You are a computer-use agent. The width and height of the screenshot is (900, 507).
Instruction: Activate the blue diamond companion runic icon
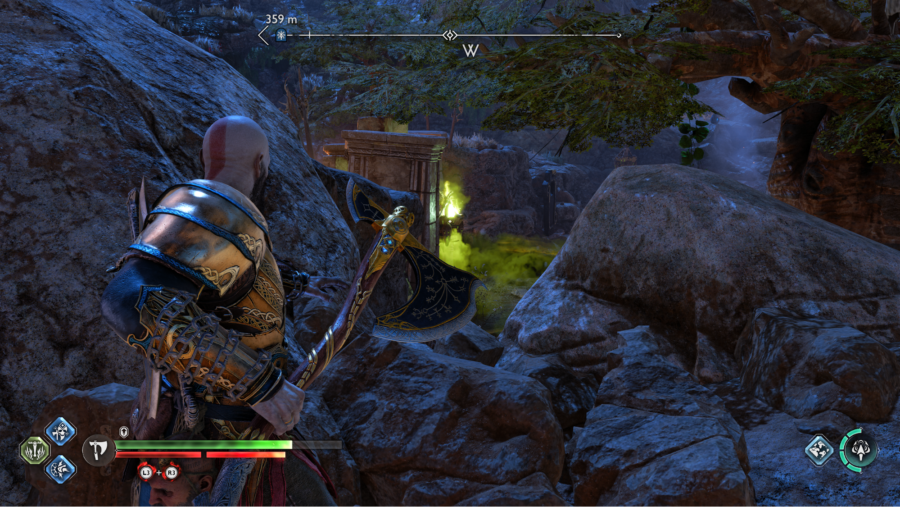click(x=820, y=450)
